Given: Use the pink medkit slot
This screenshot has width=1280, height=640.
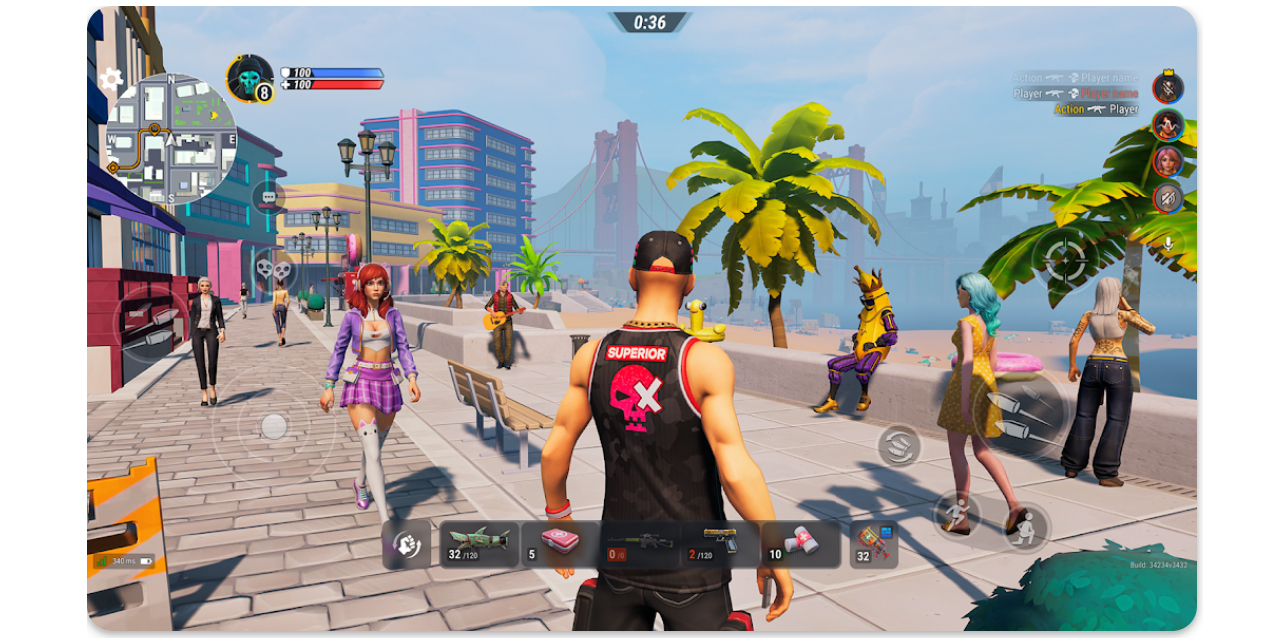Looking at the screenshot, I should click(x=560, y=544).
